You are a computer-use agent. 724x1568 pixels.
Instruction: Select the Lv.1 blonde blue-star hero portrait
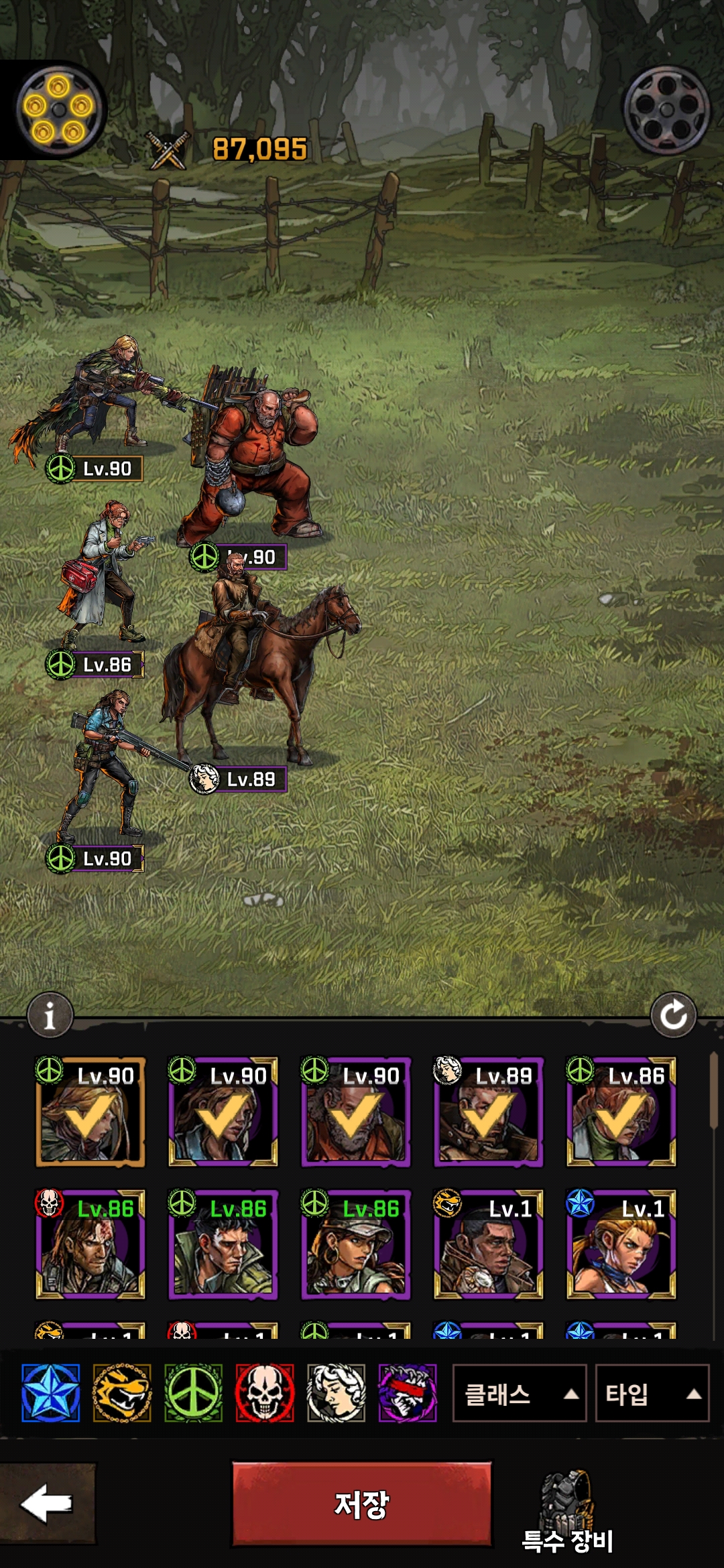tap(621, 1244)
